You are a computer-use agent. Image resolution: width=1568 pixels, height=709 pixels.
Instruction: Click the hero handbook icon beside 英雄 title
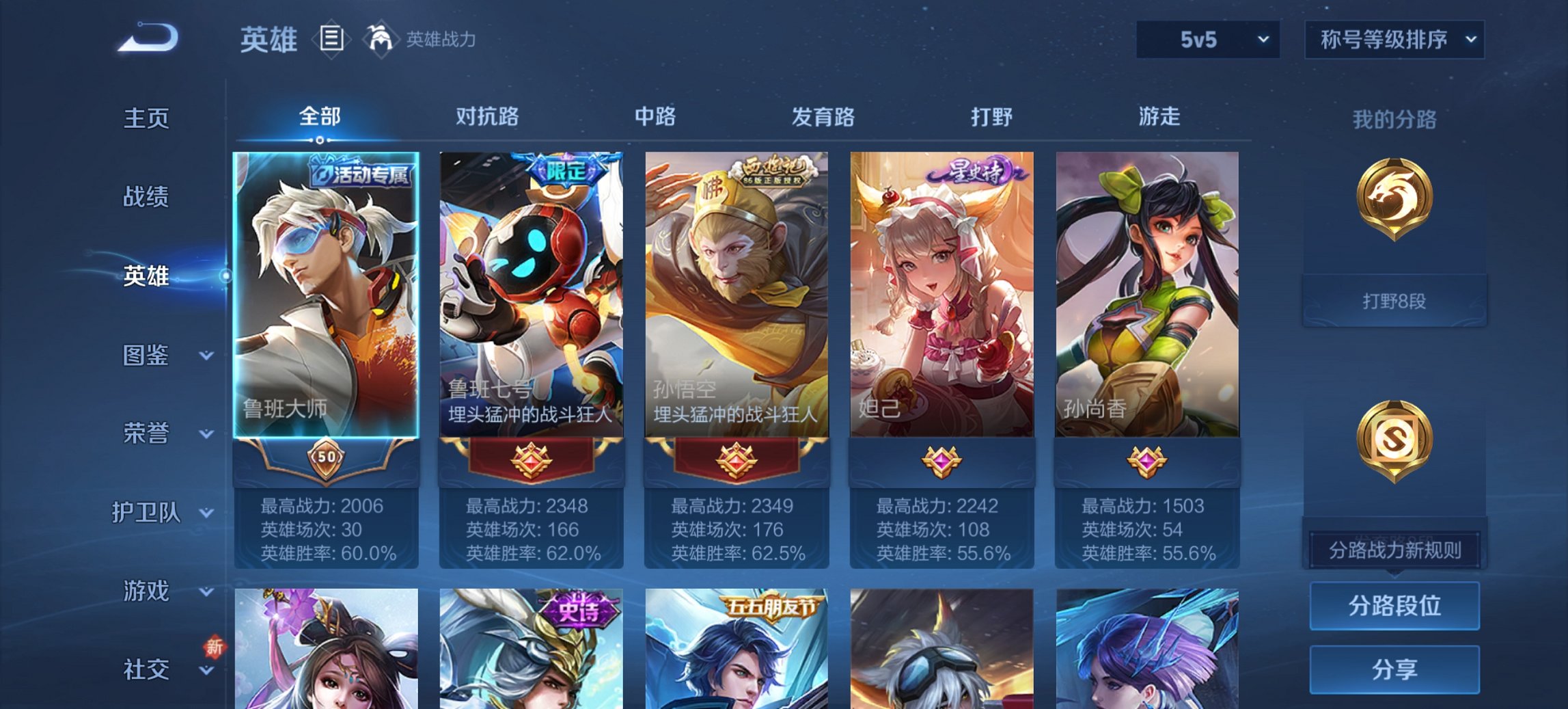(x=332, y=40)
